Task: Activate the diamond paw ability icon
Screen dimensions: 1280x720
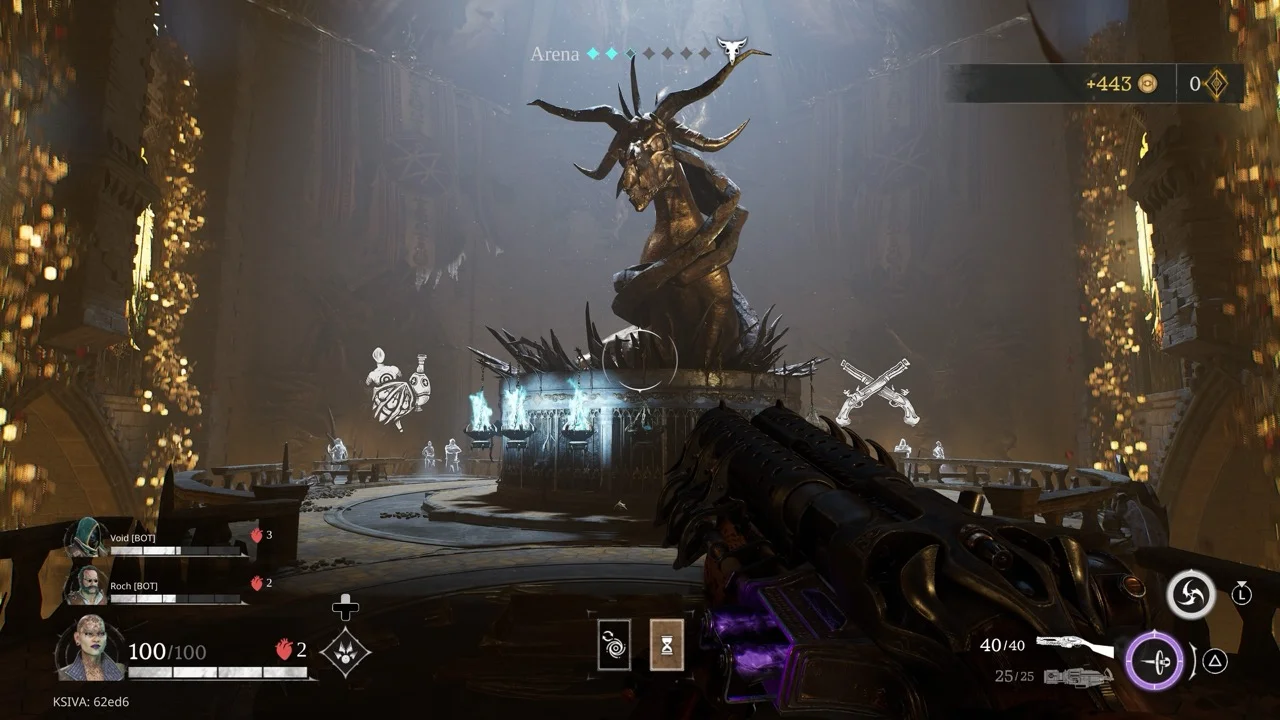Action: (x=345, y=652)
